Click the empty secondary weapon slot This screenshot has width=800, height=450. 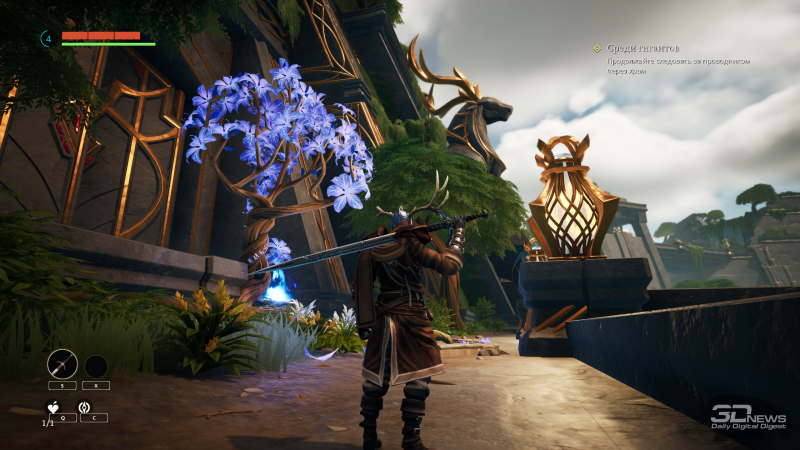coord(96,366)
